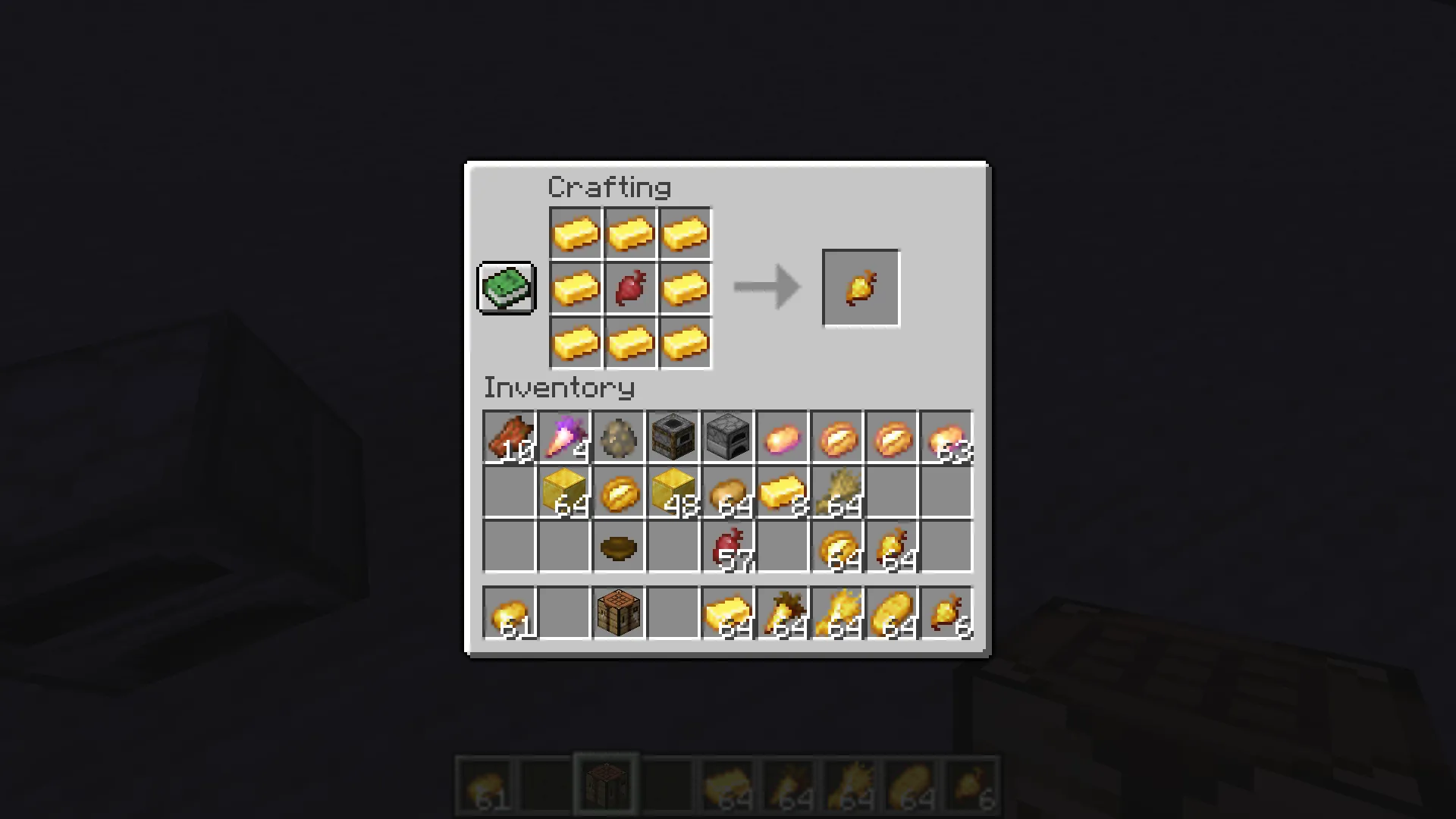Take the golden beetroot from the crafting output slot
This screenshot has height=819, width=1456.
pos(861,287)
